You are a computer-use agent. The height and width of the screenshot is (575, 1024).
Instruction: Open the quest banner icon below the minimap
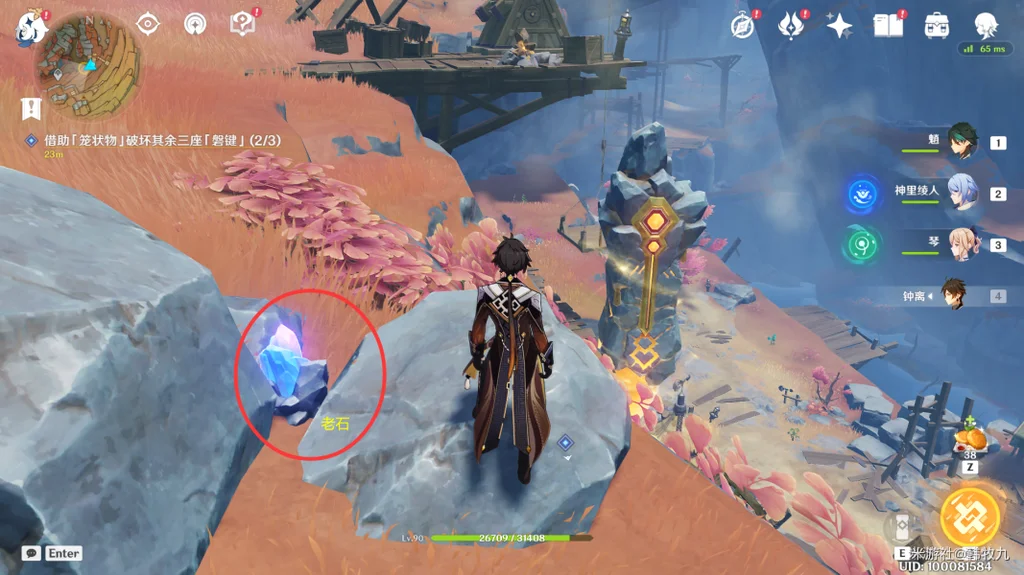pos(32,107)
